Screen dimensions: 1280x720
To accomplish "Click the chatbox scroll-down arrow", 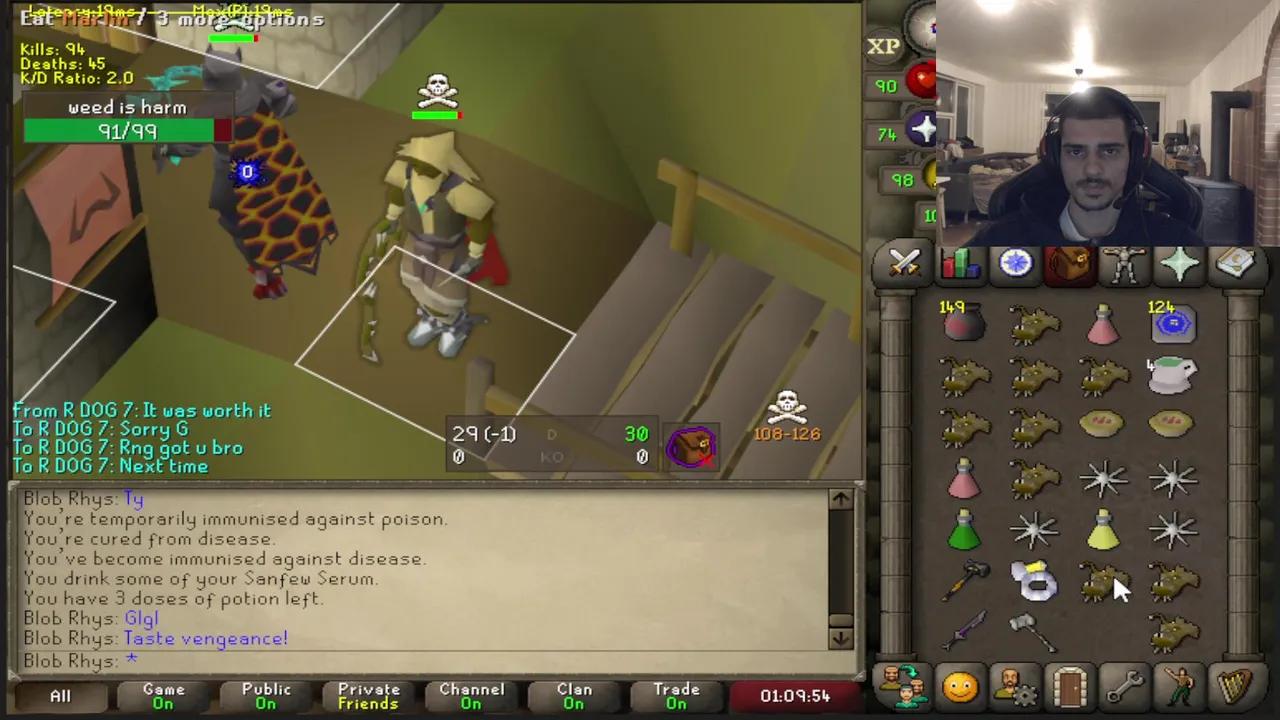I will 840,637.
